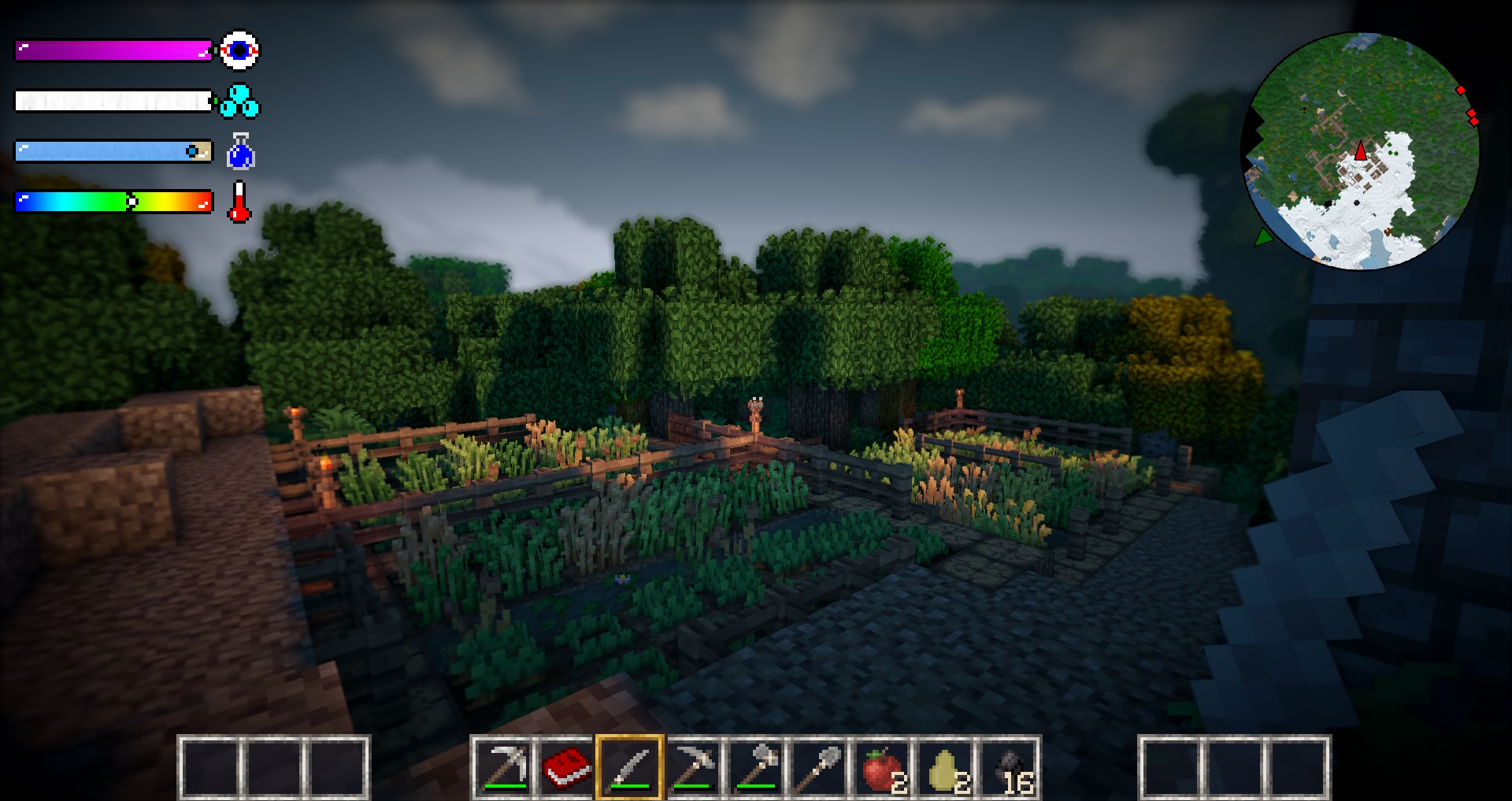Click the cyan bubbles status icon
The image size is (1512, 801).
tap(239, 101)
